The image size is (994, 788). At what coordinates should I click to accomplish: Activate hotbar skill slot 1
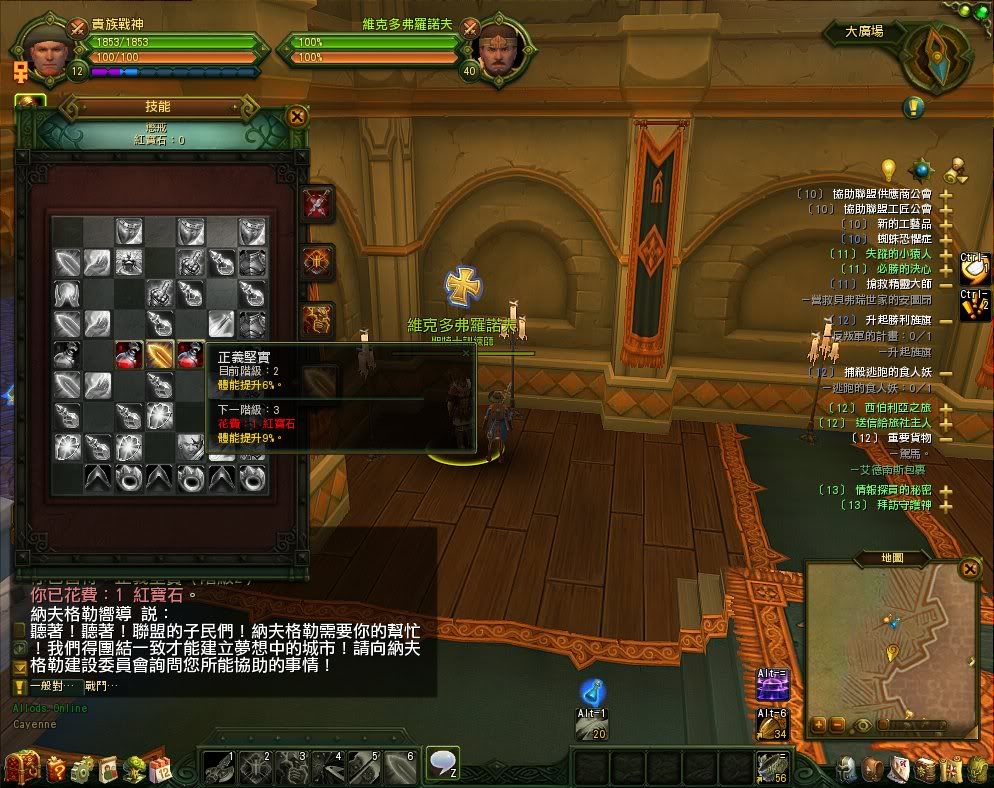219,767
